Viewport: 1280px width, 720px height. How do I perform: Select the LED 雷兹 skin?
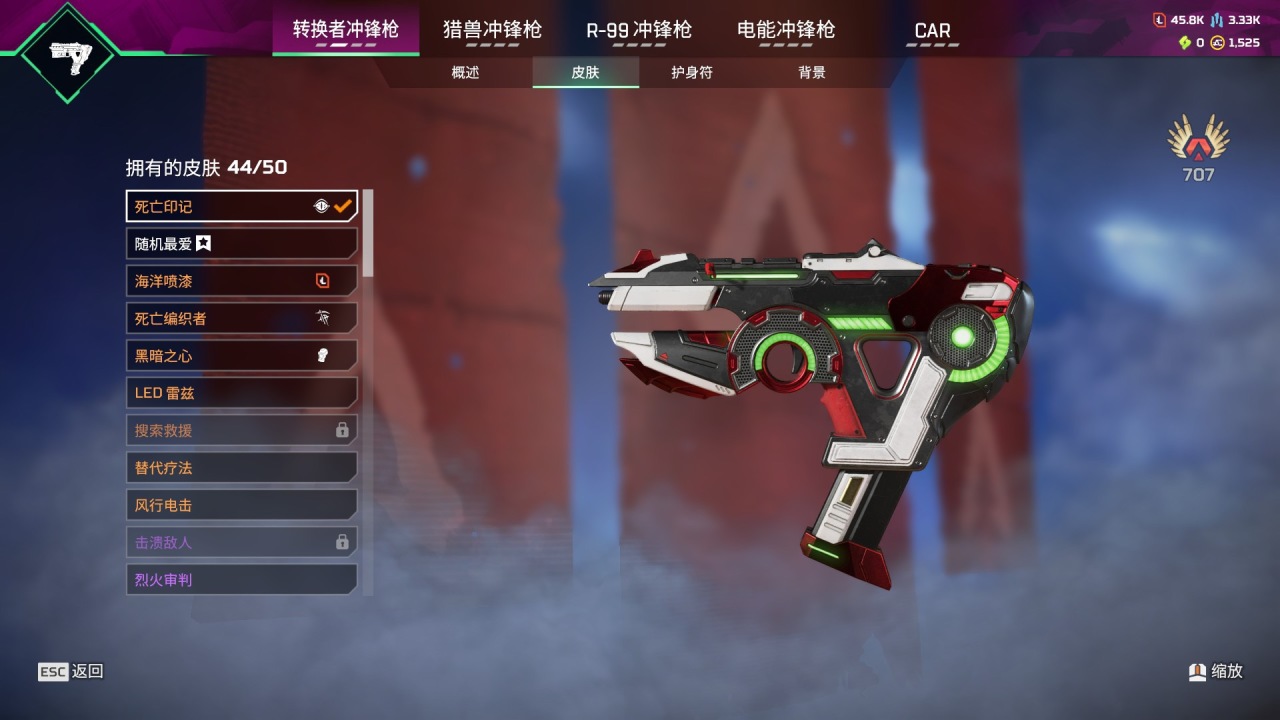pyautogui.click(x=241, y=393)
